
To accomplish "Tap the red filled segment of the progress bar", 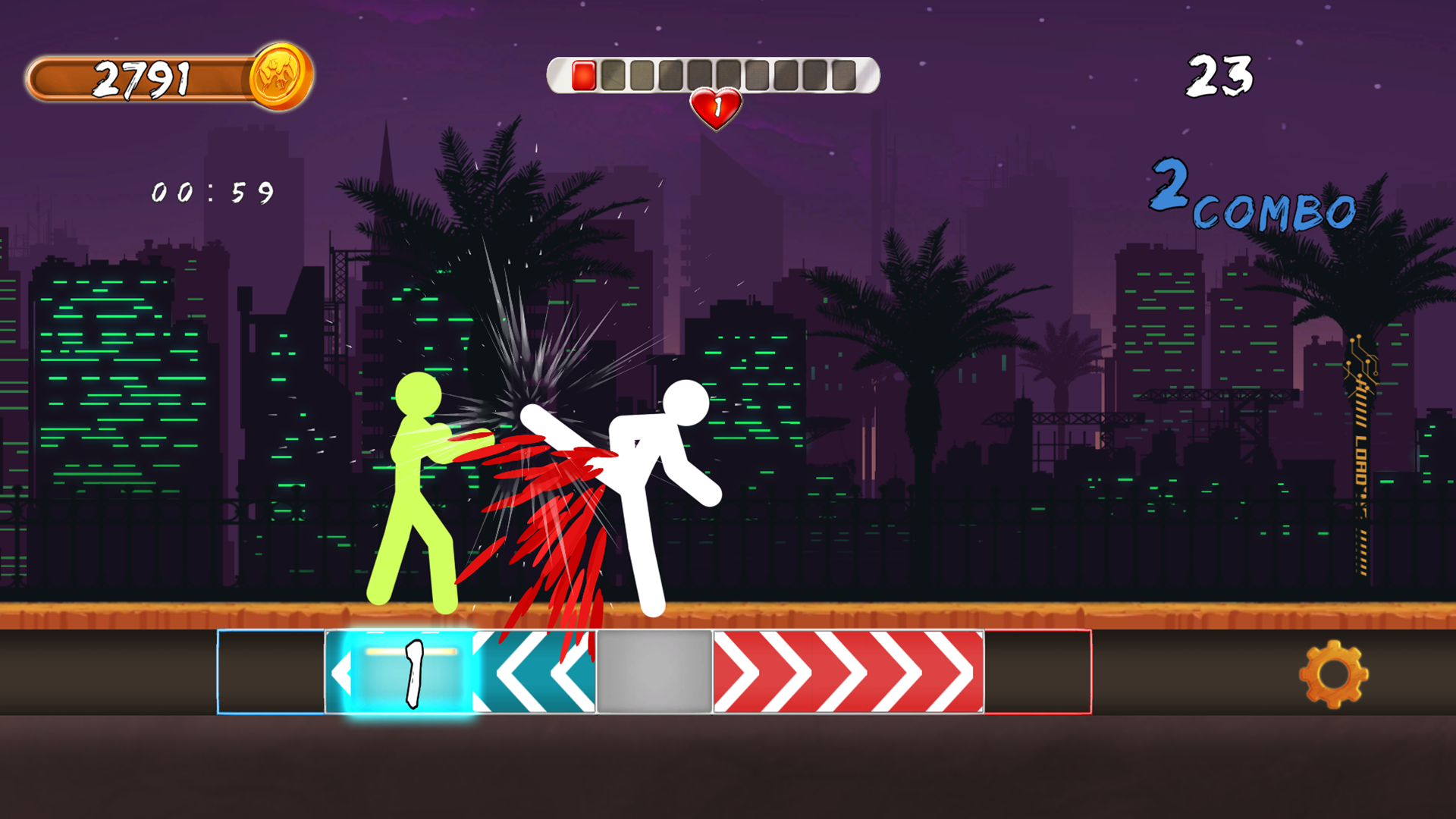I will pos(584,74).
